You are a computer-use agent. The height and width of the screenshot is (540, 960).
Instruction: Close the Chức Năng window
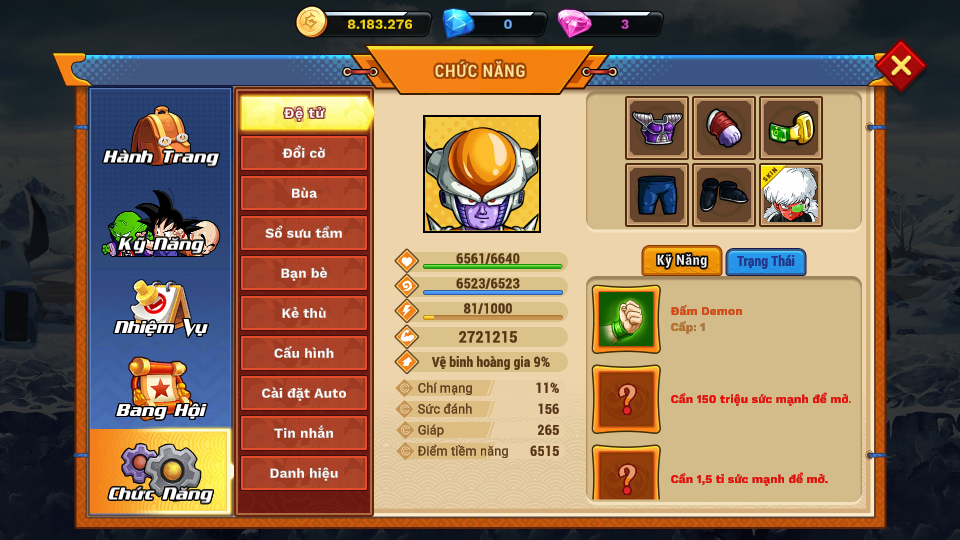click(x=900, y=66)
